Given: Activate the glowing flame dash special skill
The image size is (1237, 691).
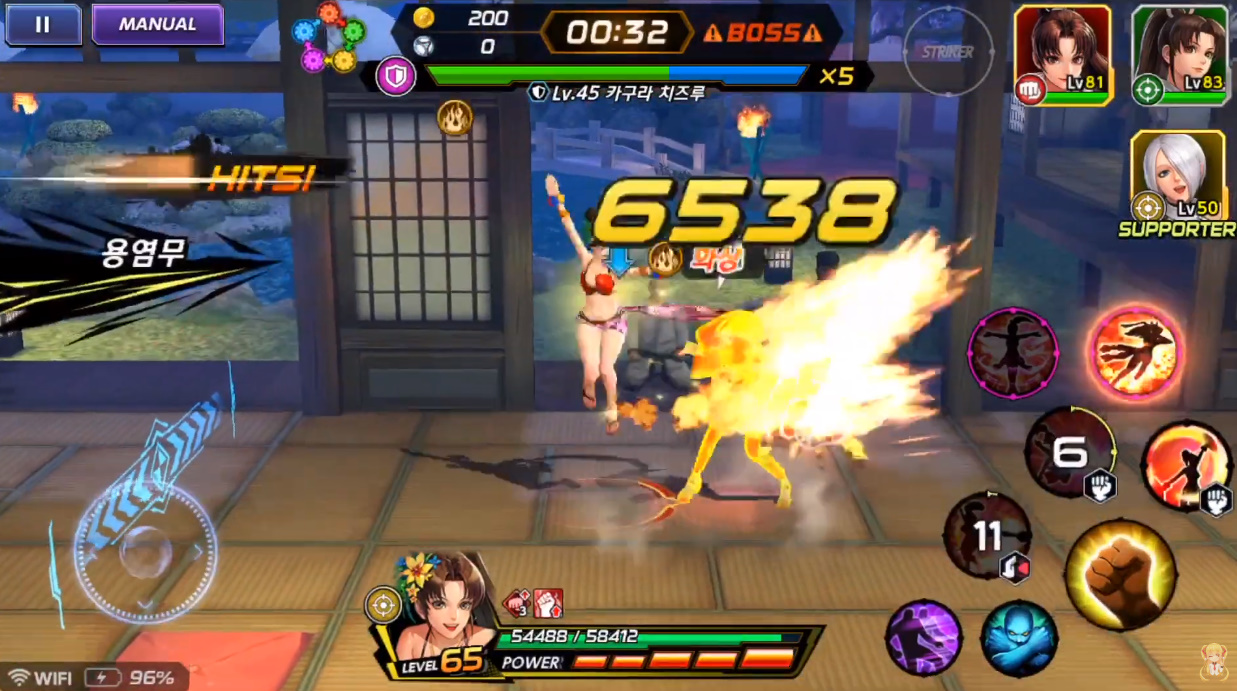Looking at the screenshot, I should pyautogui.click(x=1135, y=351).
